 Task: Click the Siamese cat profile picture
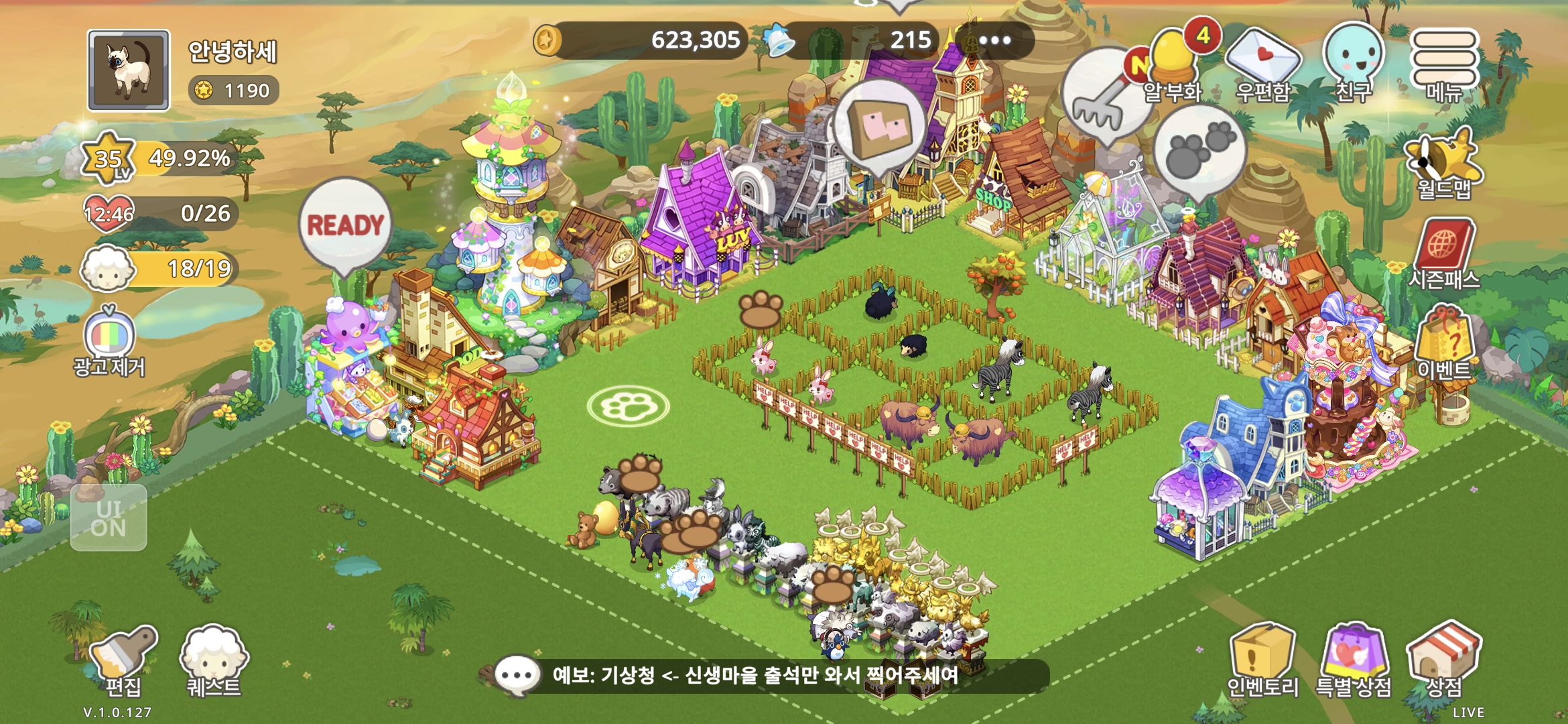129,70
